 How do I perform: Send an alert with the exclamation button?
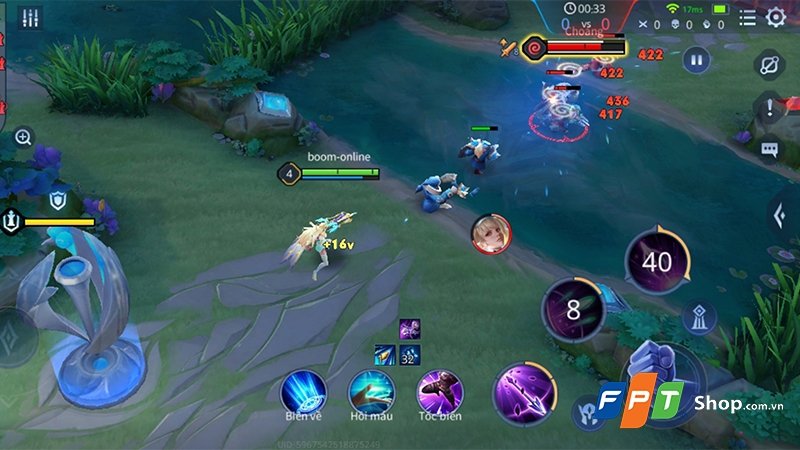click(x=769, y=109)
